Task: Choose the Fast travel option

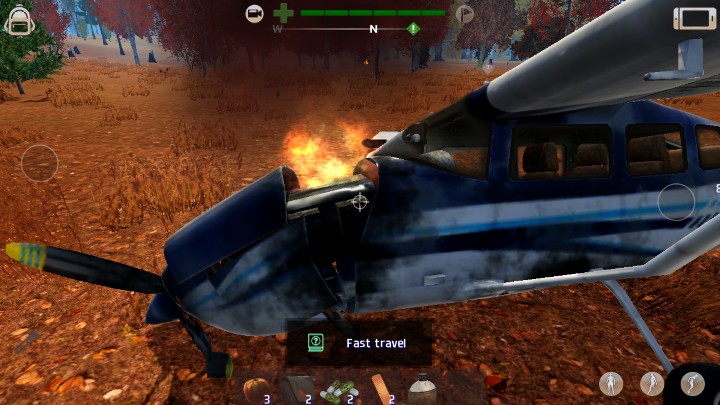Action: pos(359,343)
